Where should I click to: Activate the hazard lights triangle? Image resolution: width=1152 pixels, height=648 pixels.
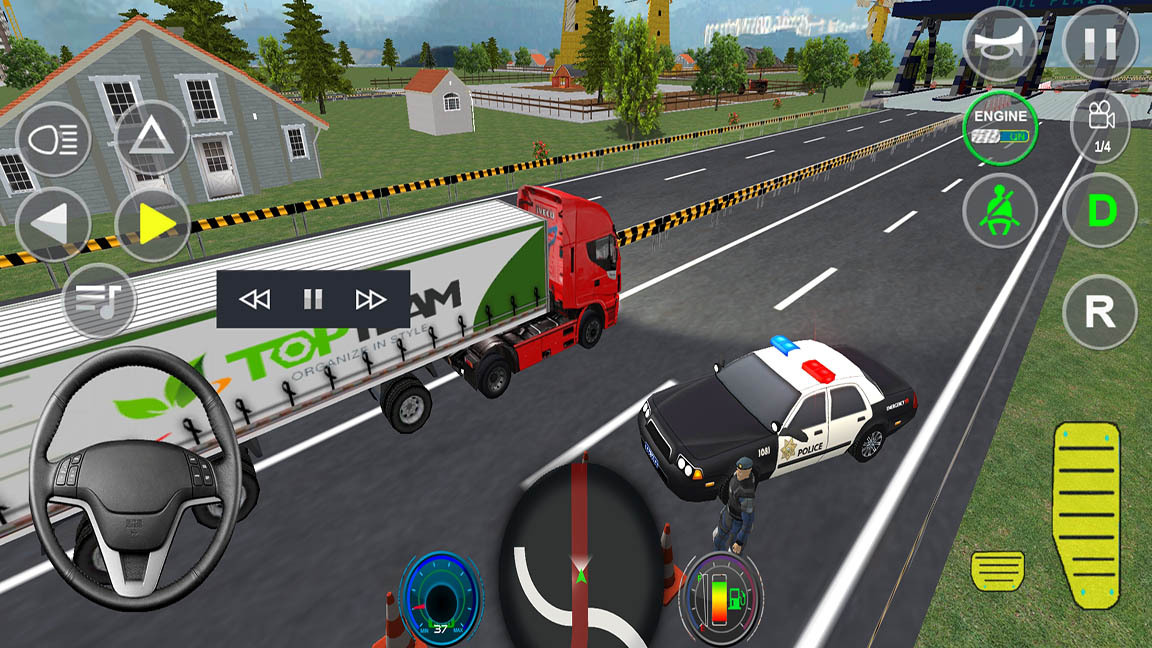(x=152, y=138)
